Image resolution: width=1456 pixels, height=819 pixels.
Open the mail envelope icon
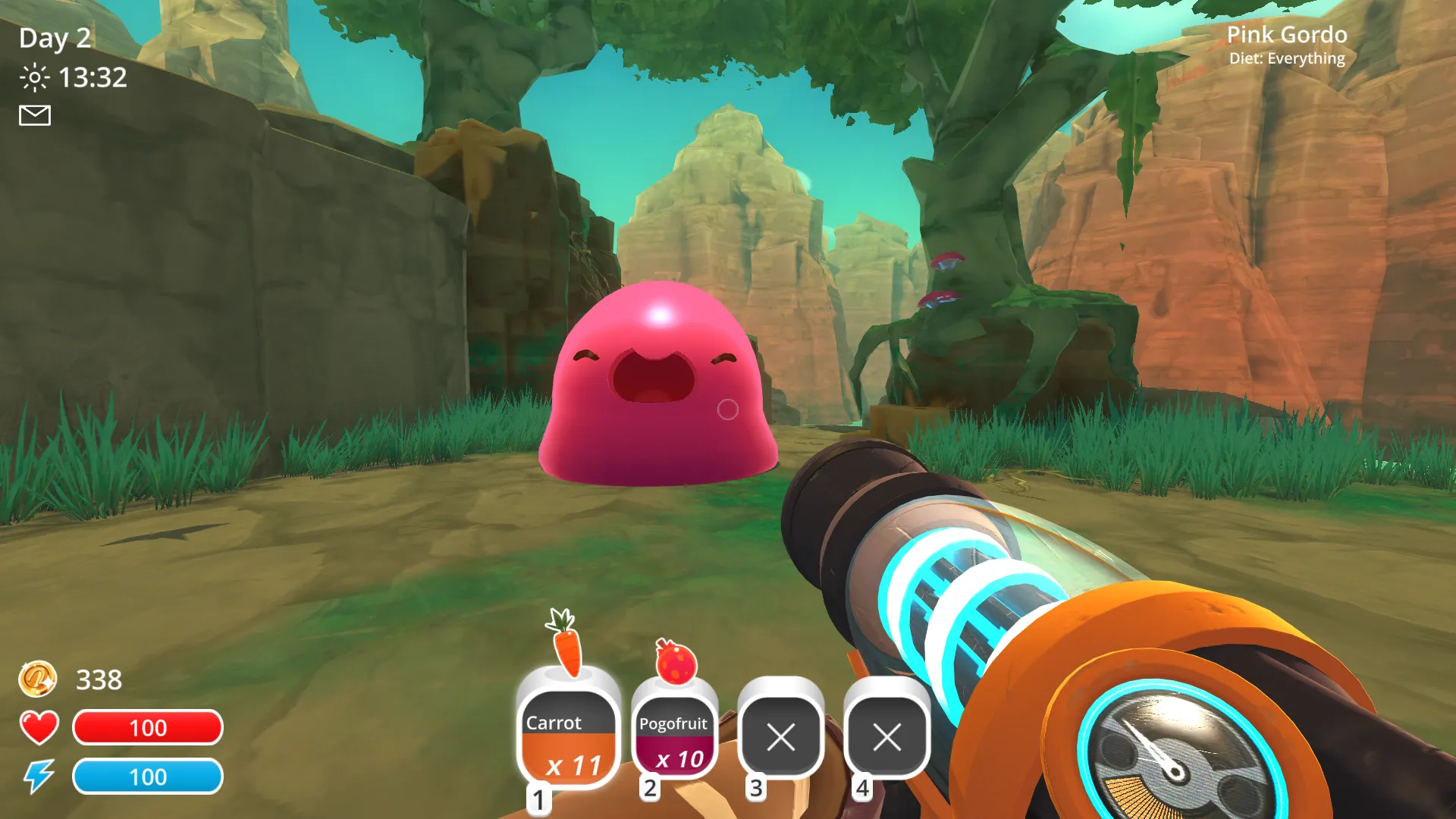[35, 115]
